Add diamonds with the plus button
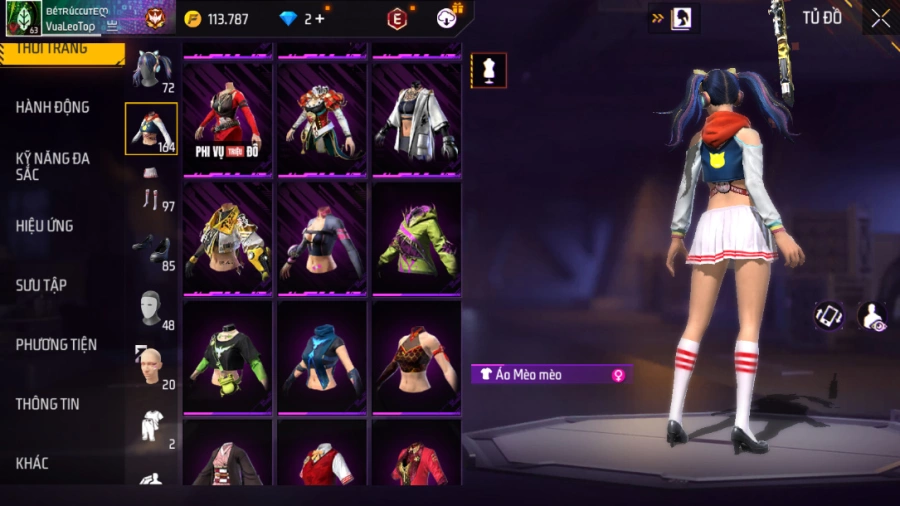Screen dimensions: 900x506 320,19
